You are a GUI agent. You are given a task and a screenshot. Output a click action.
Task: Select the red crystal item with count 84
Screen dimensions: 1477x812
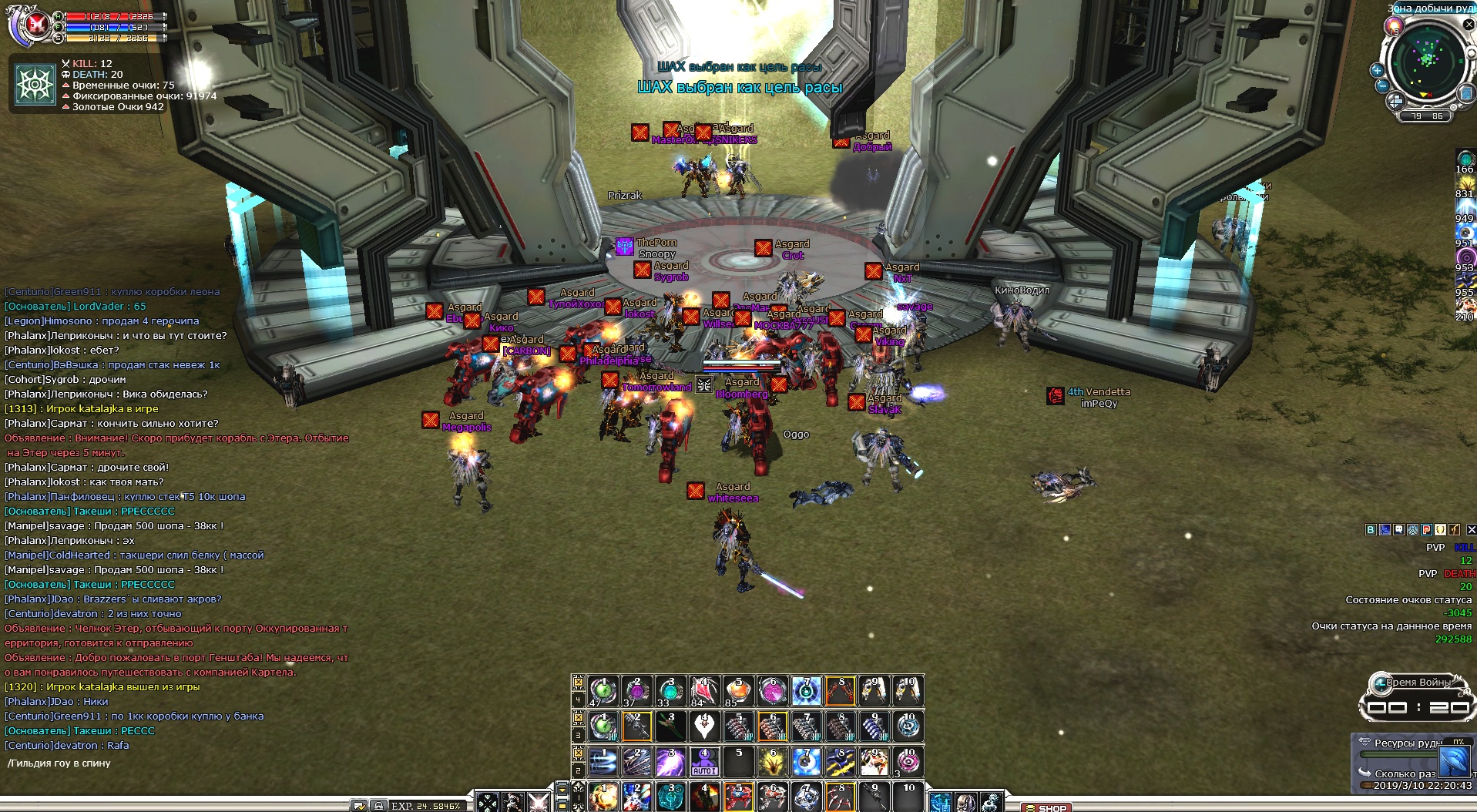pyautogui.click(x=703, y=690)
